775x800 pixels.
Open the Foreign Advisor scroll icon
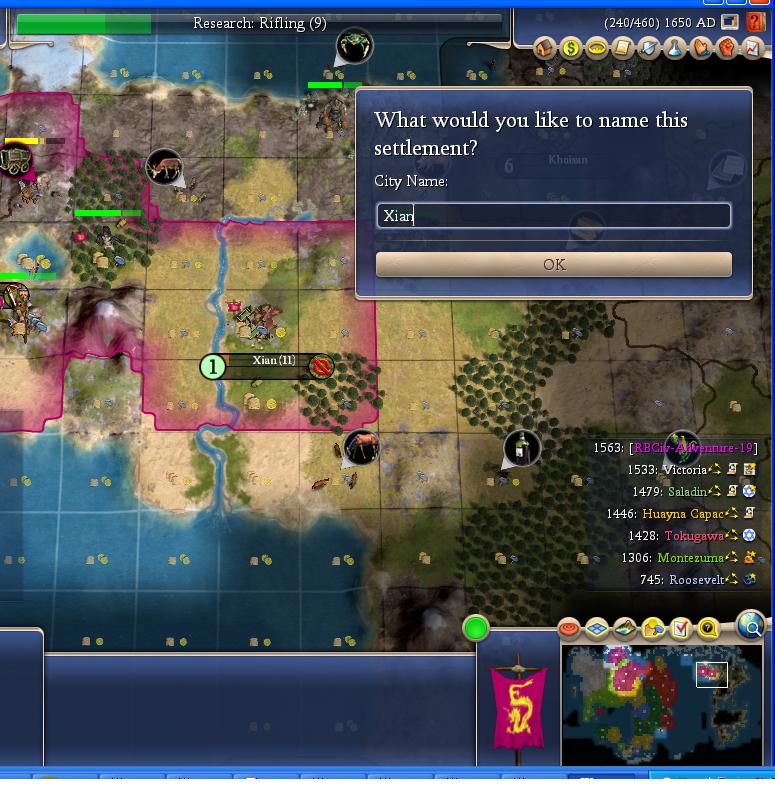(x=622, y=47)
